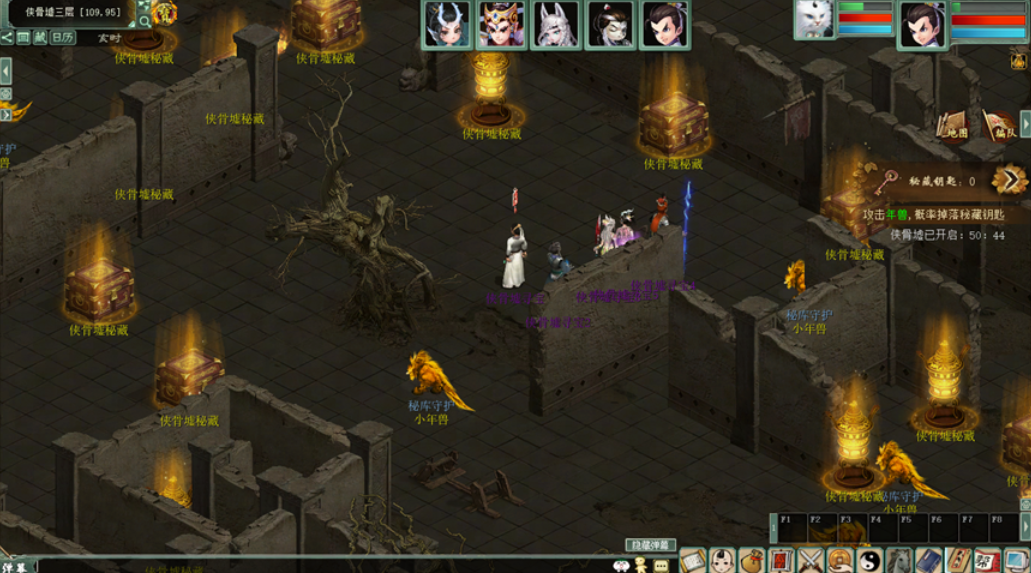This screenshot has width=1031, height=573.
Task: Select the white cat pet portrait
Action: 813,20
